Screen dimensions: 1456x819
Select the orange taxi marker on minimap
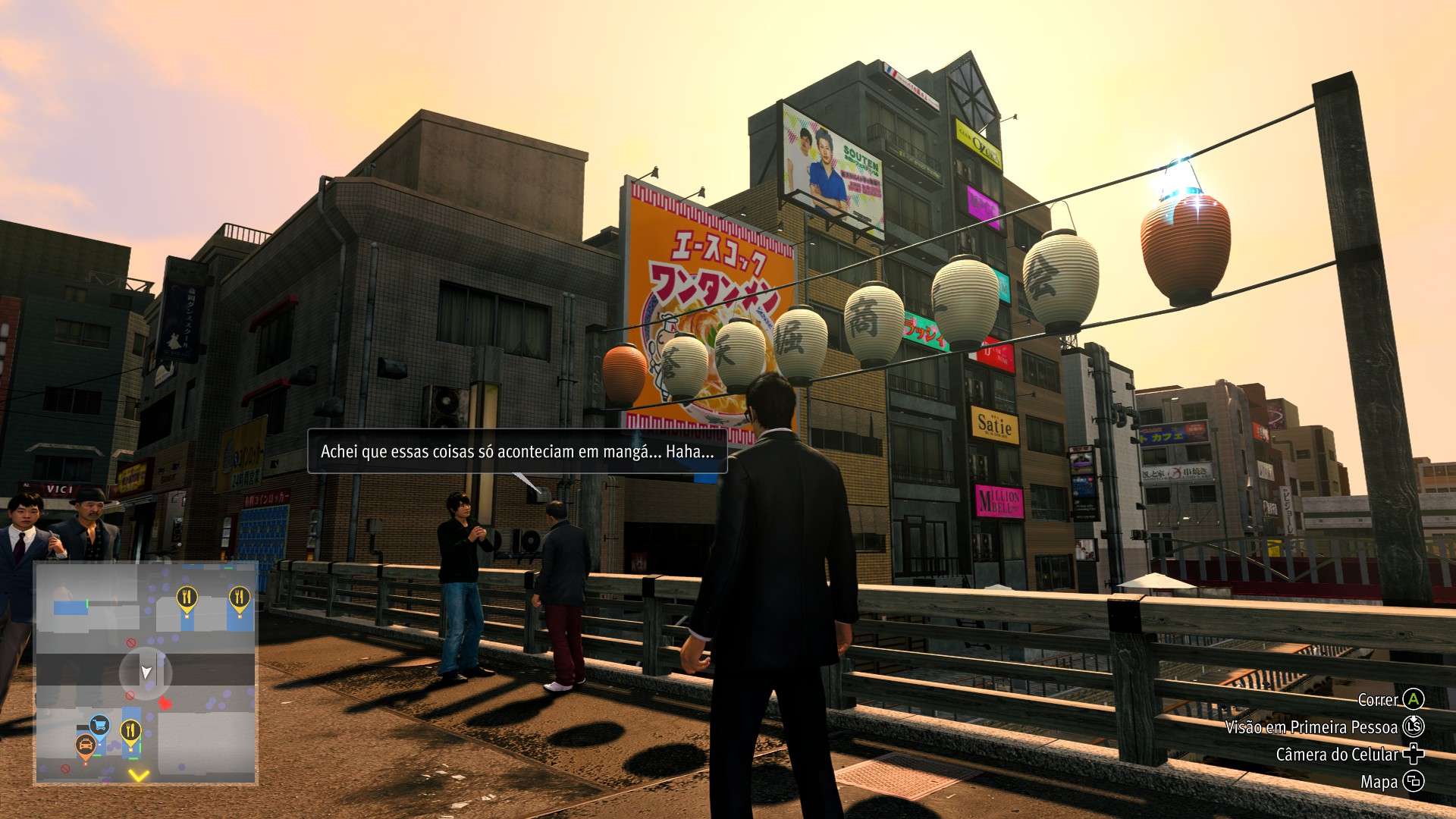pyautogui.click(x=85, y=746)
